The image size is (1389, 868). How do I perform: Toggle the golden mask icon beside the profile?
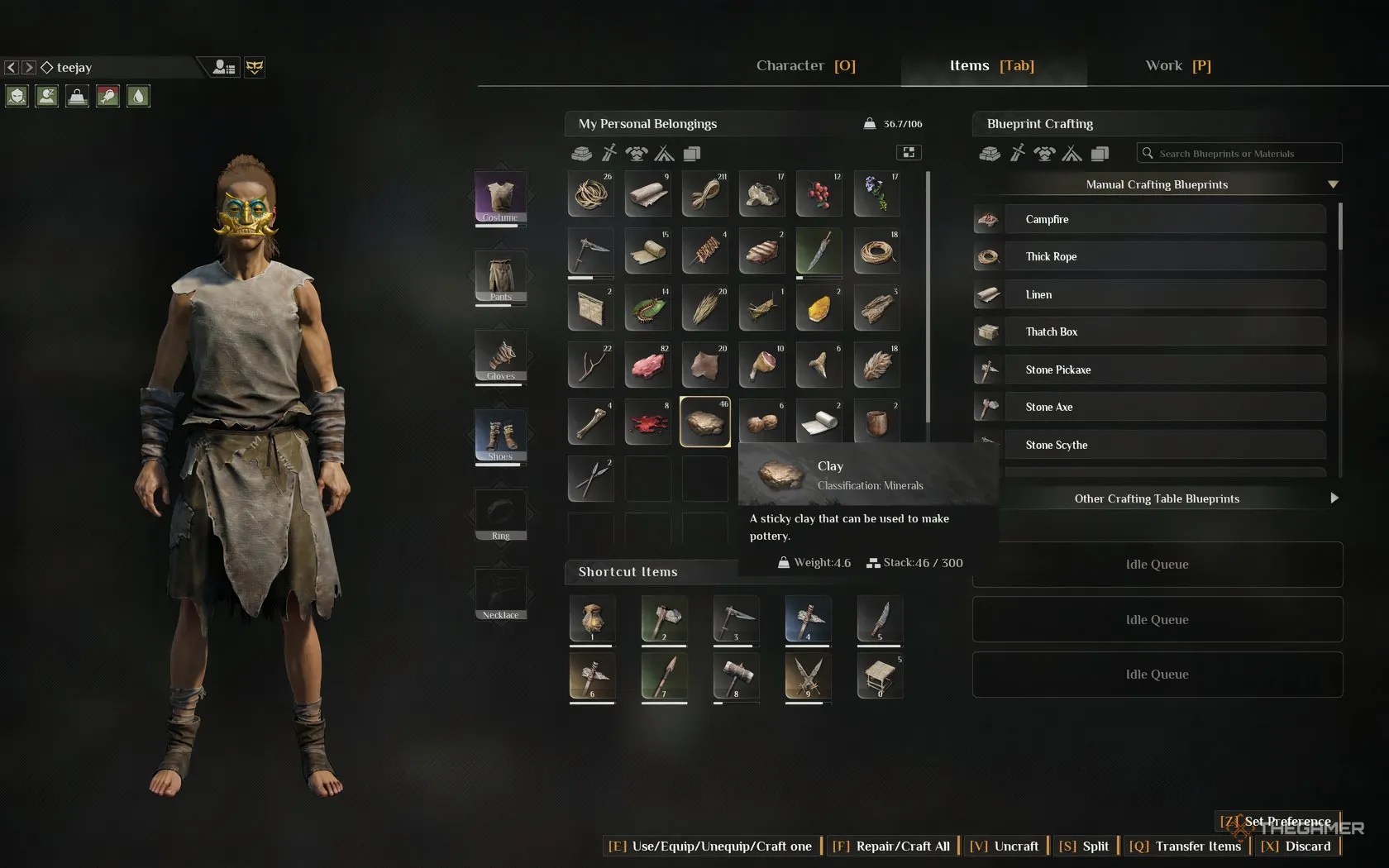[x=254, y=67]
